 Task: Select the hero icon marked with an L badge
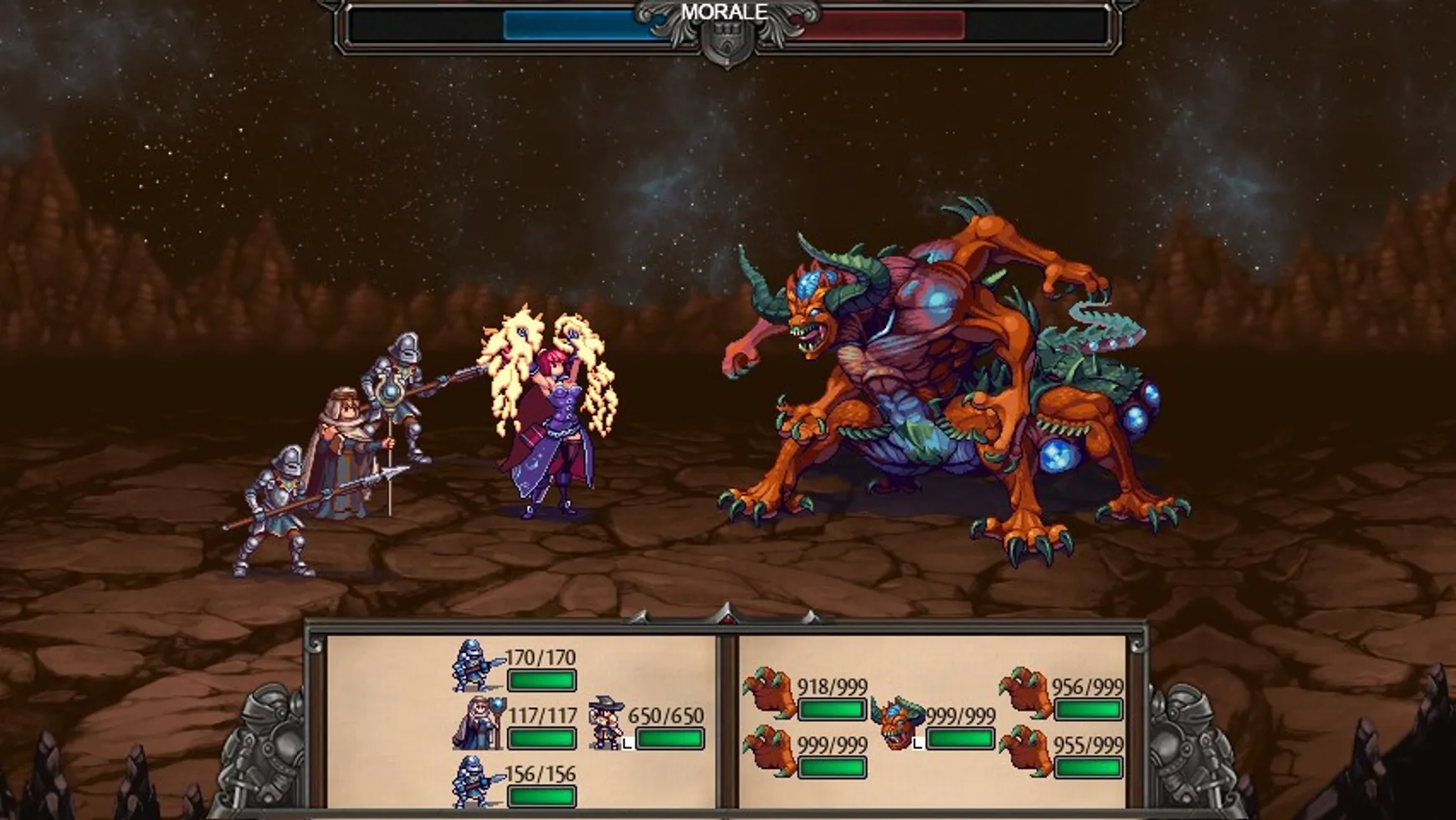[605, 721]
